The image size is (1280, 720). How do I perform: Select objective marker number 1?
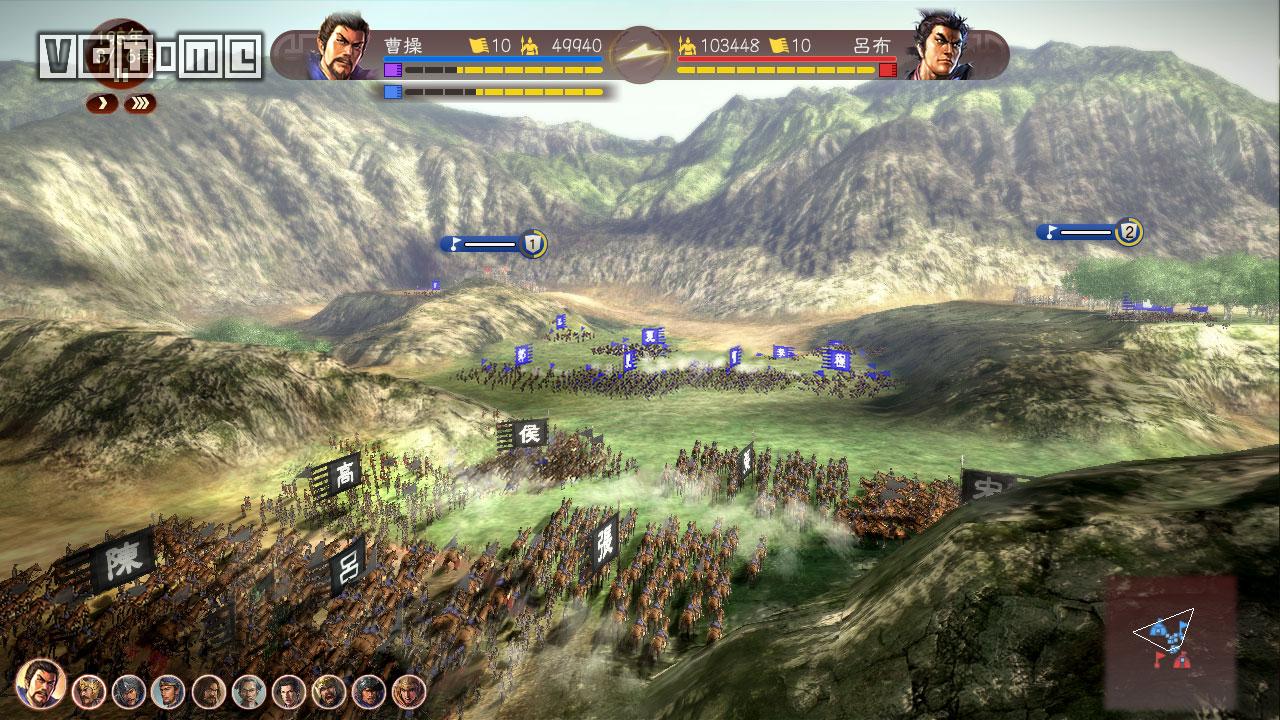(532, 242)
